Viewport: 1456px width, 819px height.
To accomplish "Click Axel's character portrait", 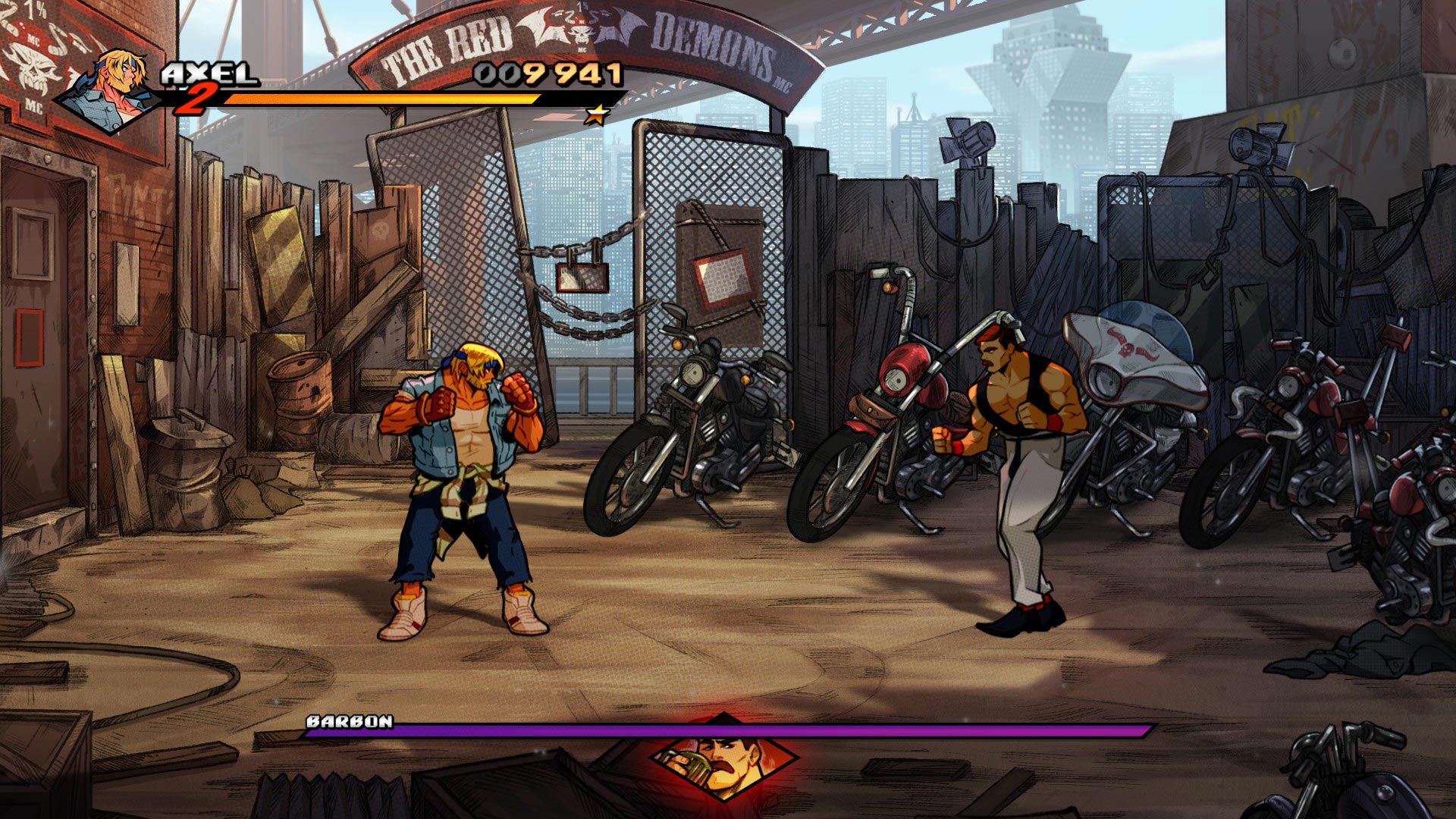I will click(x=114, y=91).
